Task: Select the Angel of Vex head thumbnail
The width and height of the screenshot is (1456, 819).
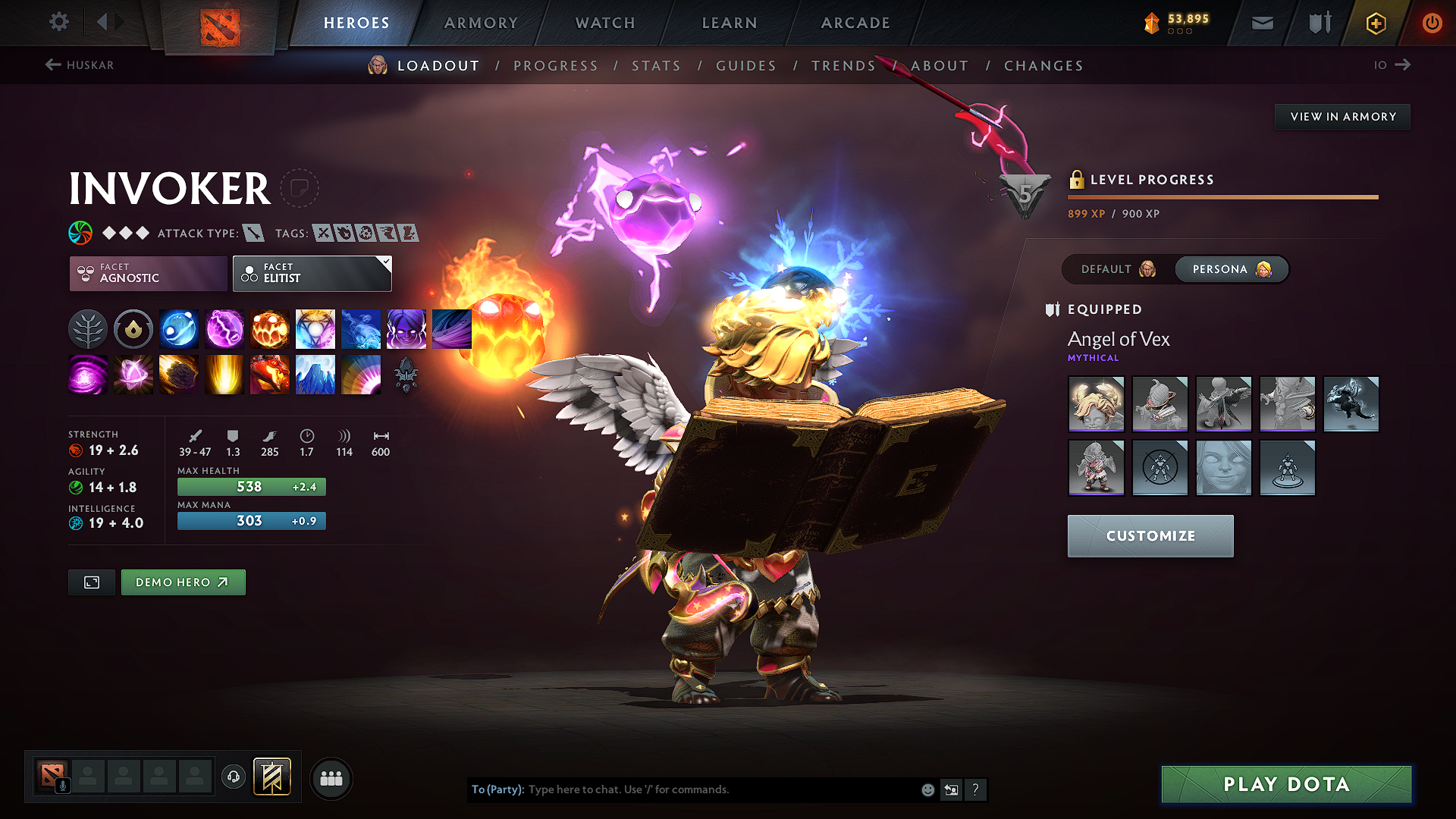Action: (x=1096, y=403)
